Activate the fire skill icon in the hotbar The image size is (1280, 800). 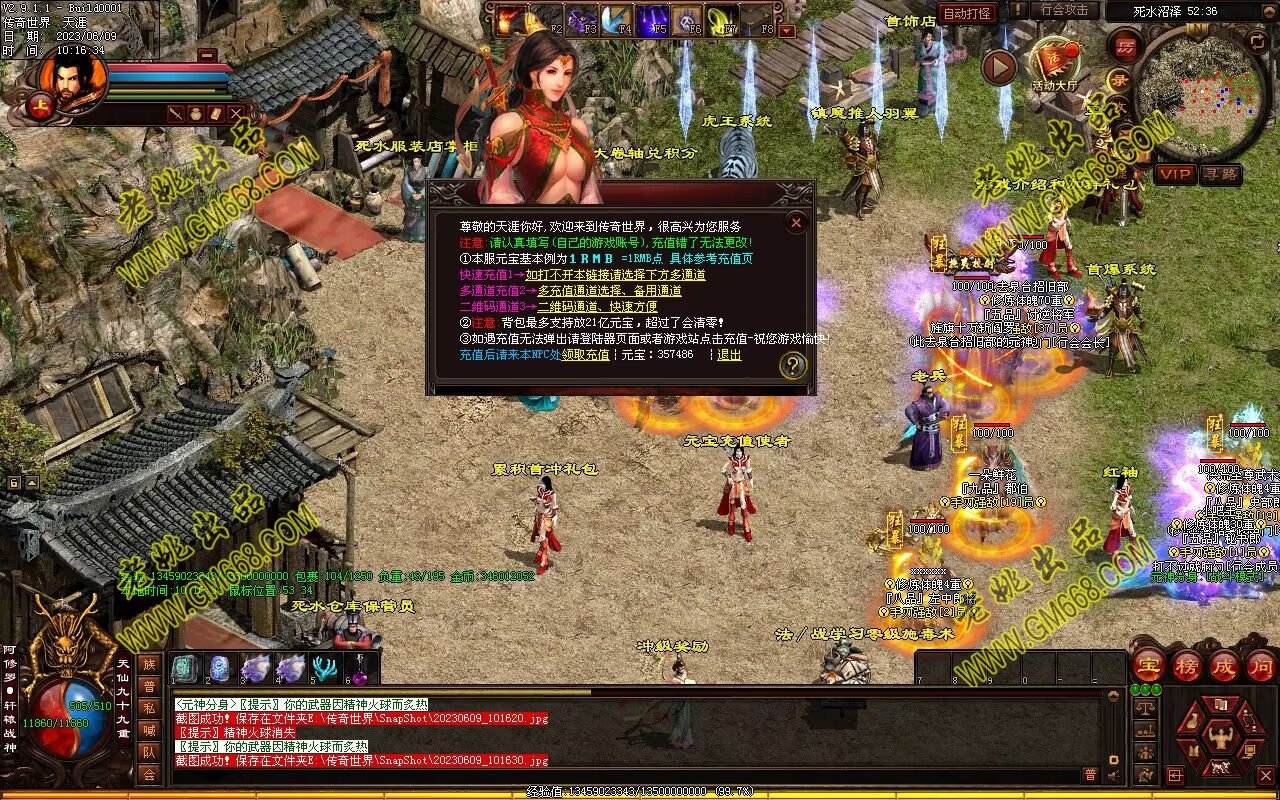tap(510, 19)
